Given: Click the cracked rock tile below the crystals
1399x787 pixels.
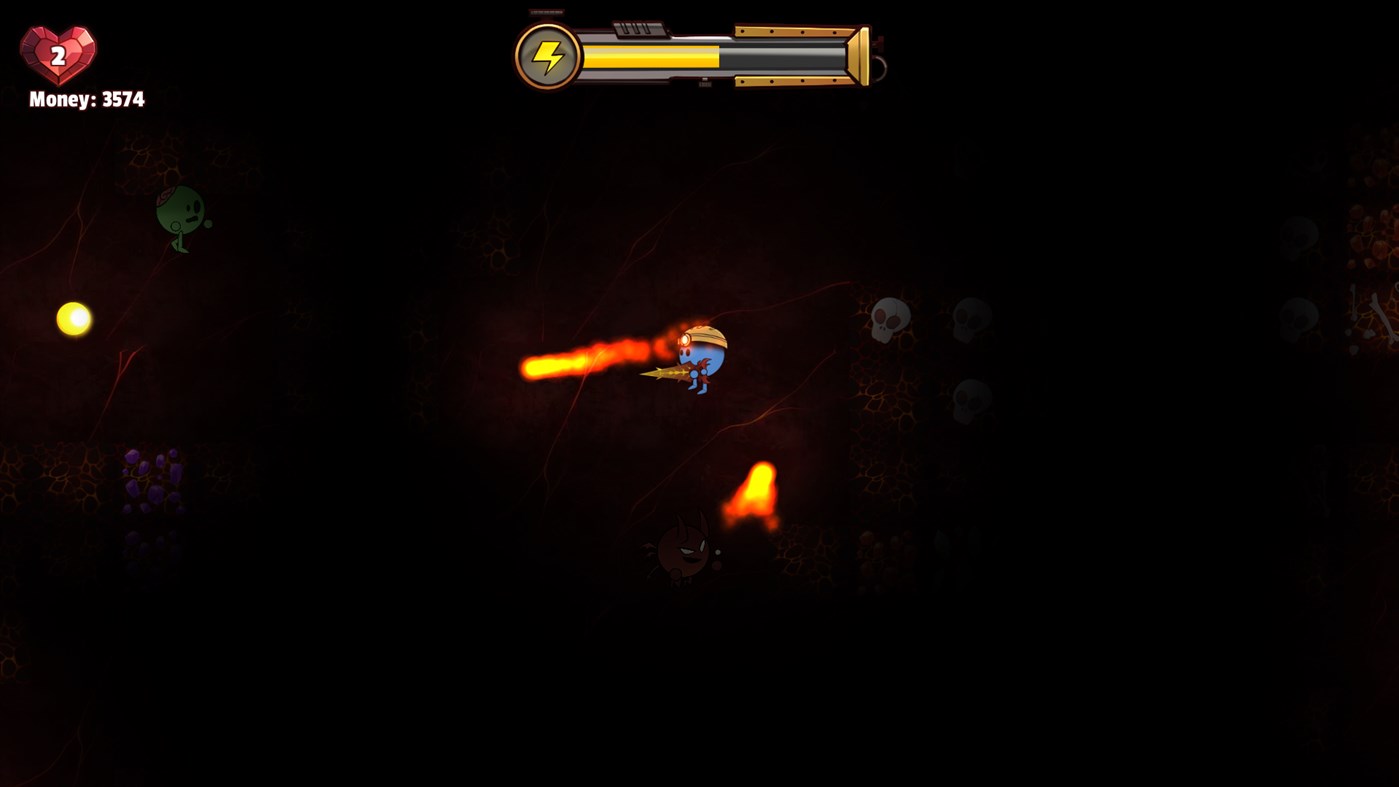Looking at the screenshot, I should (150, 550).
